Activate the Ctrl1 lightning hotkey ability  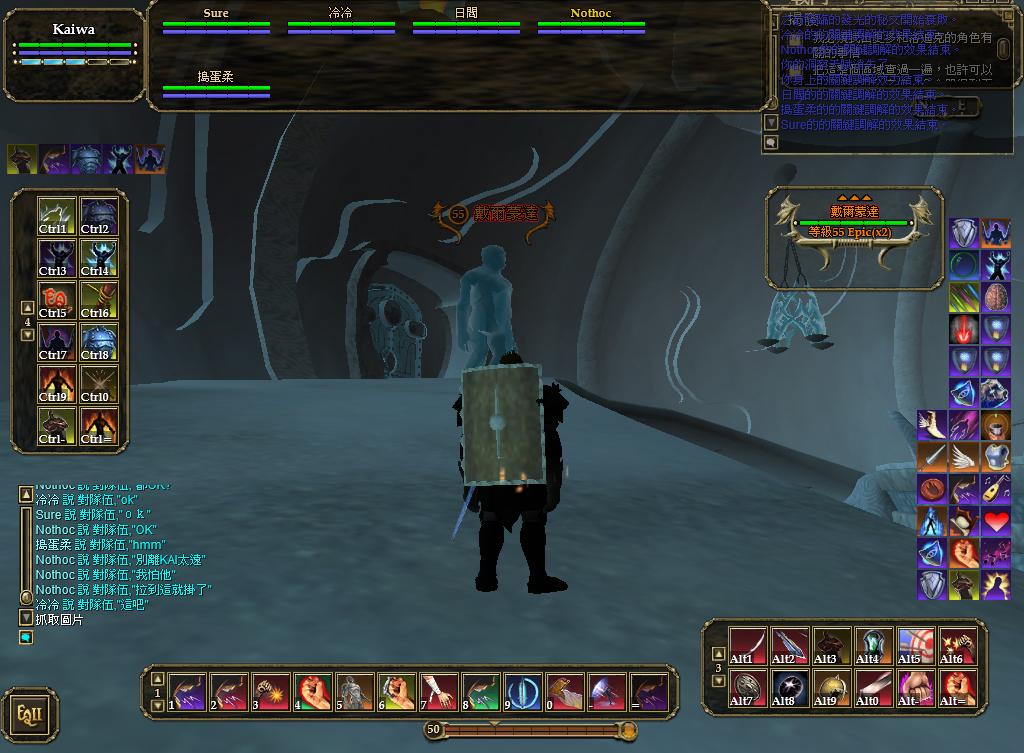[53, 216]
